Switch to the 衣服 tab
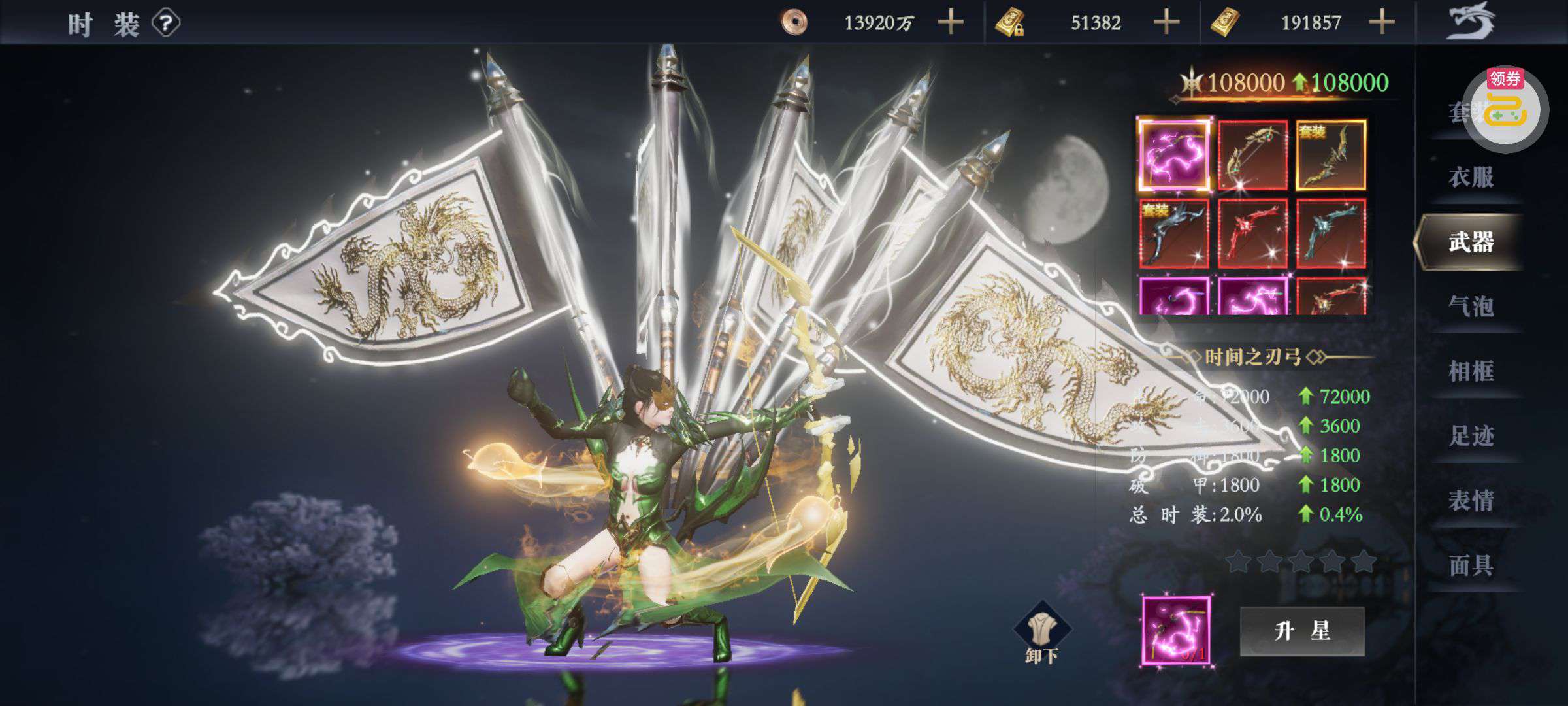The height and width of the screenshot is (706, 1568). [x=1471, y=177]
